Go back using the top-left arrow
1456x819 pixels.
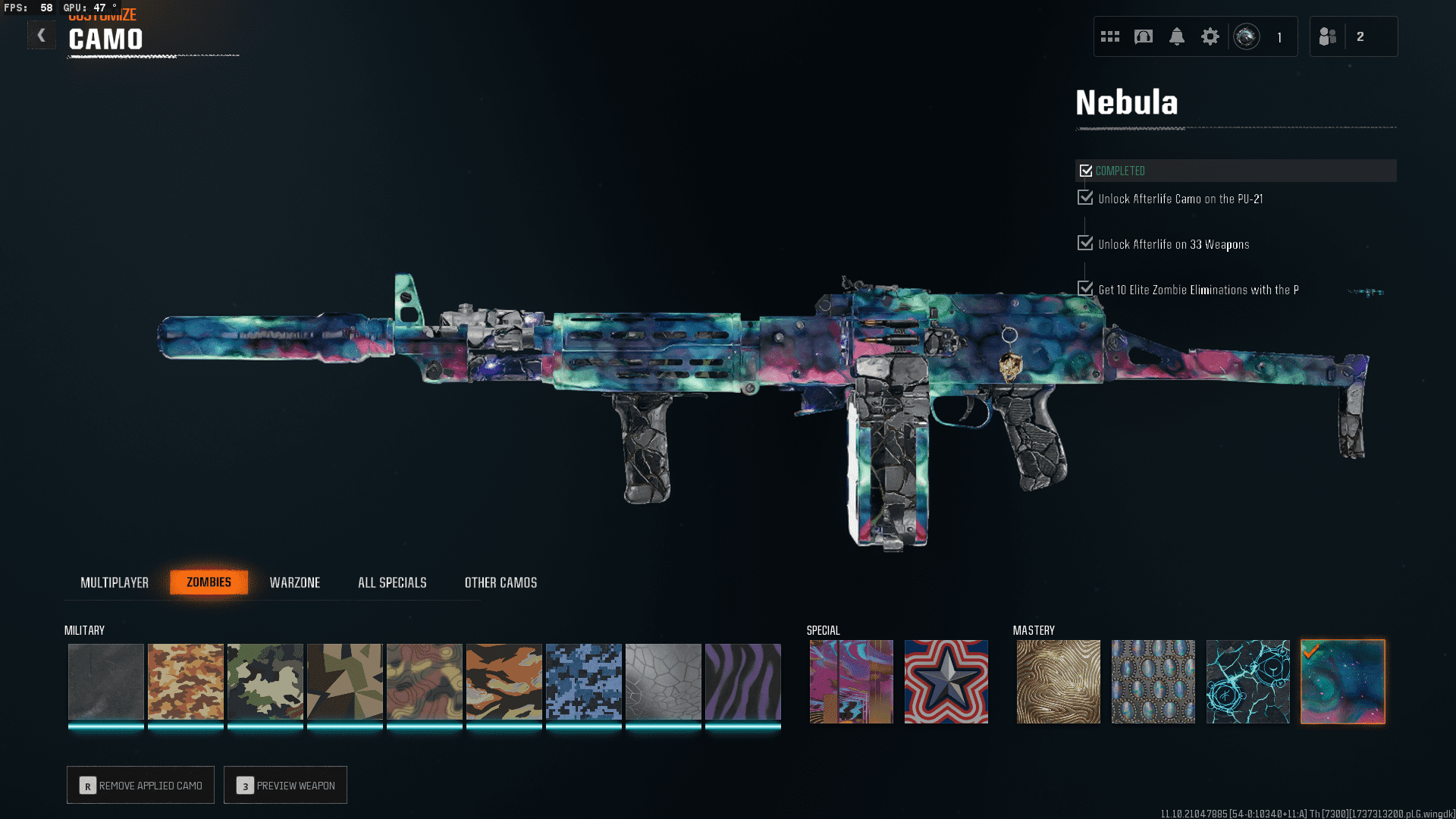click(x=41, y=35)
